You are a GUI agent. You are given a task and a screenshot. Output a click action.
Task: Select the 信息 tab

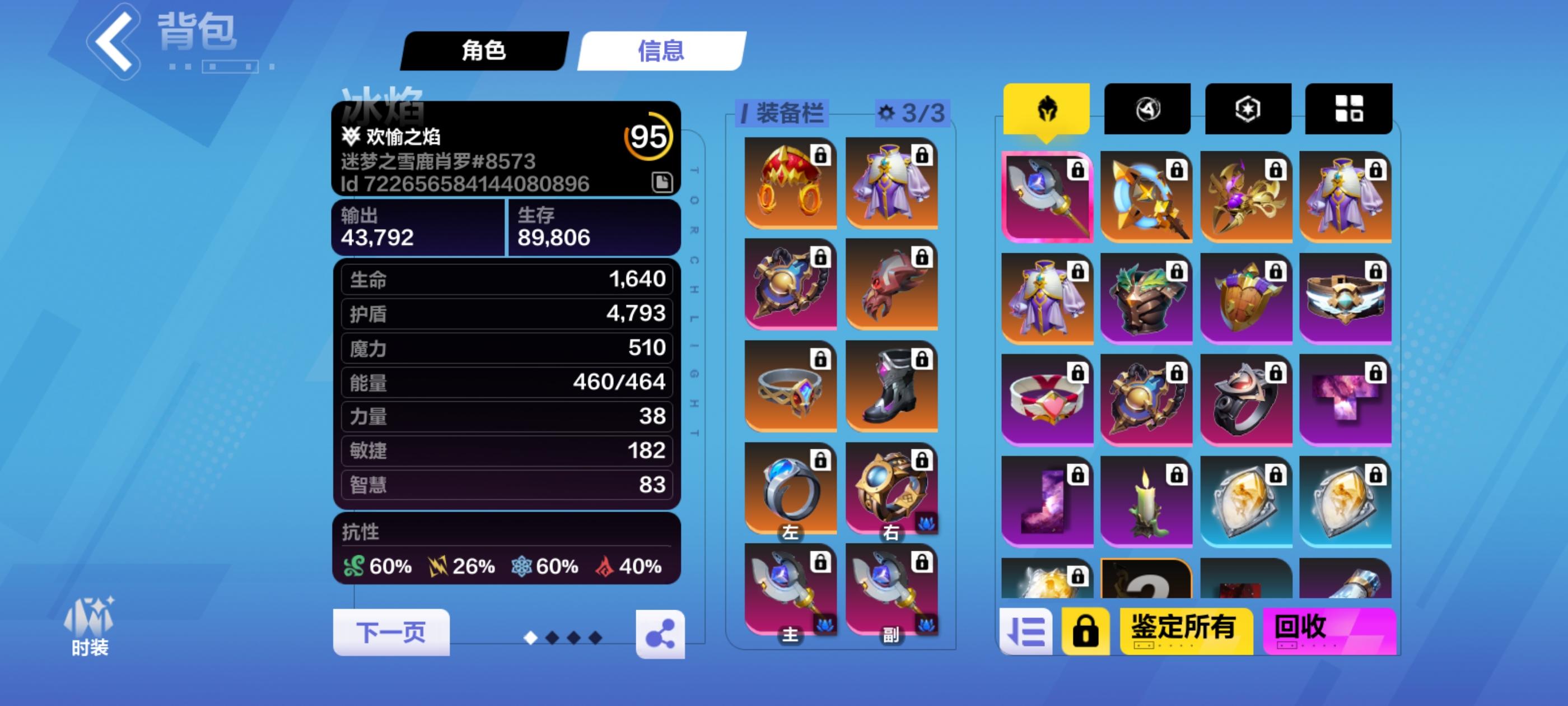pos(660,52)
